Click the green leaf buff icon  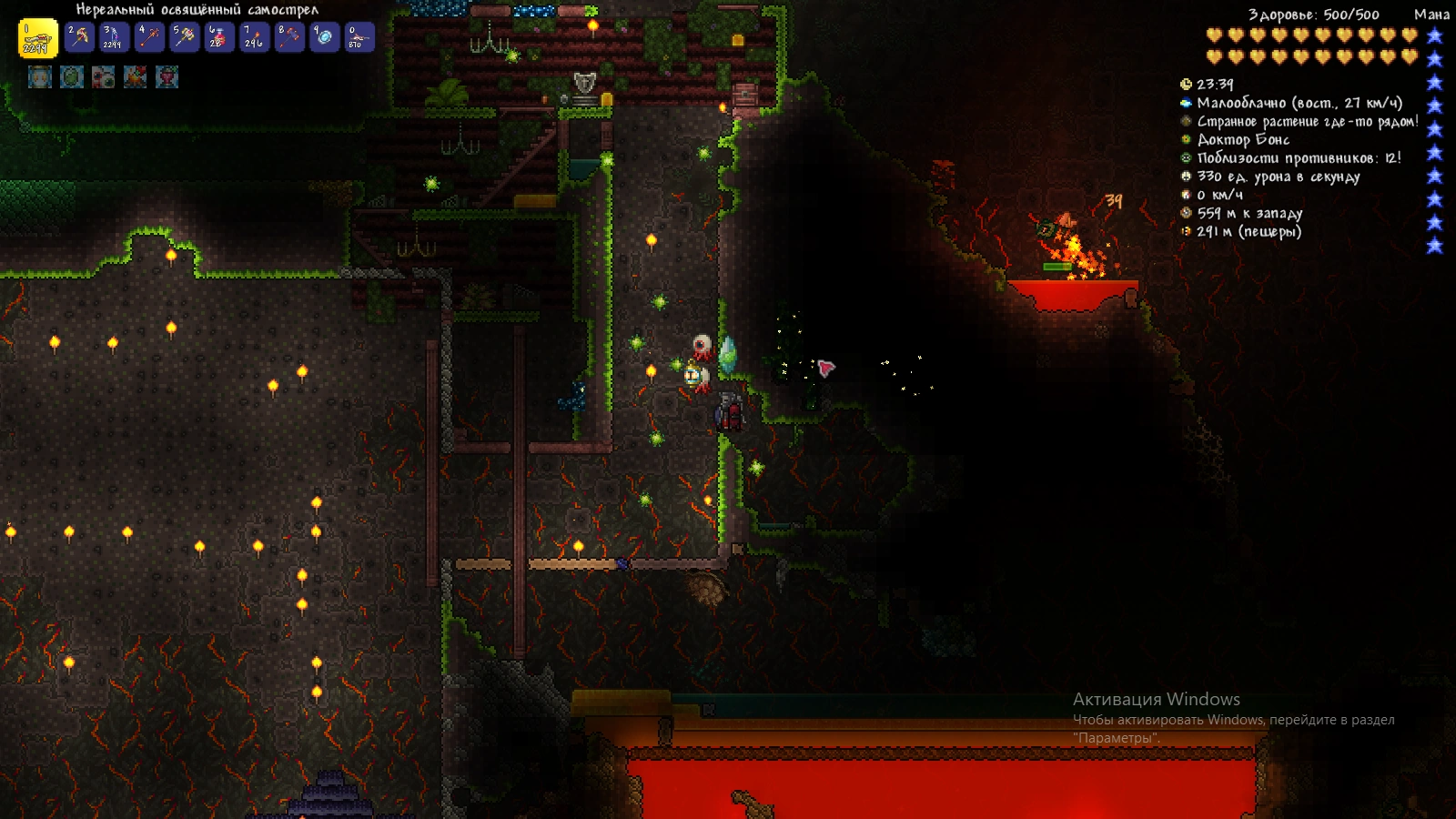(72, 77)
